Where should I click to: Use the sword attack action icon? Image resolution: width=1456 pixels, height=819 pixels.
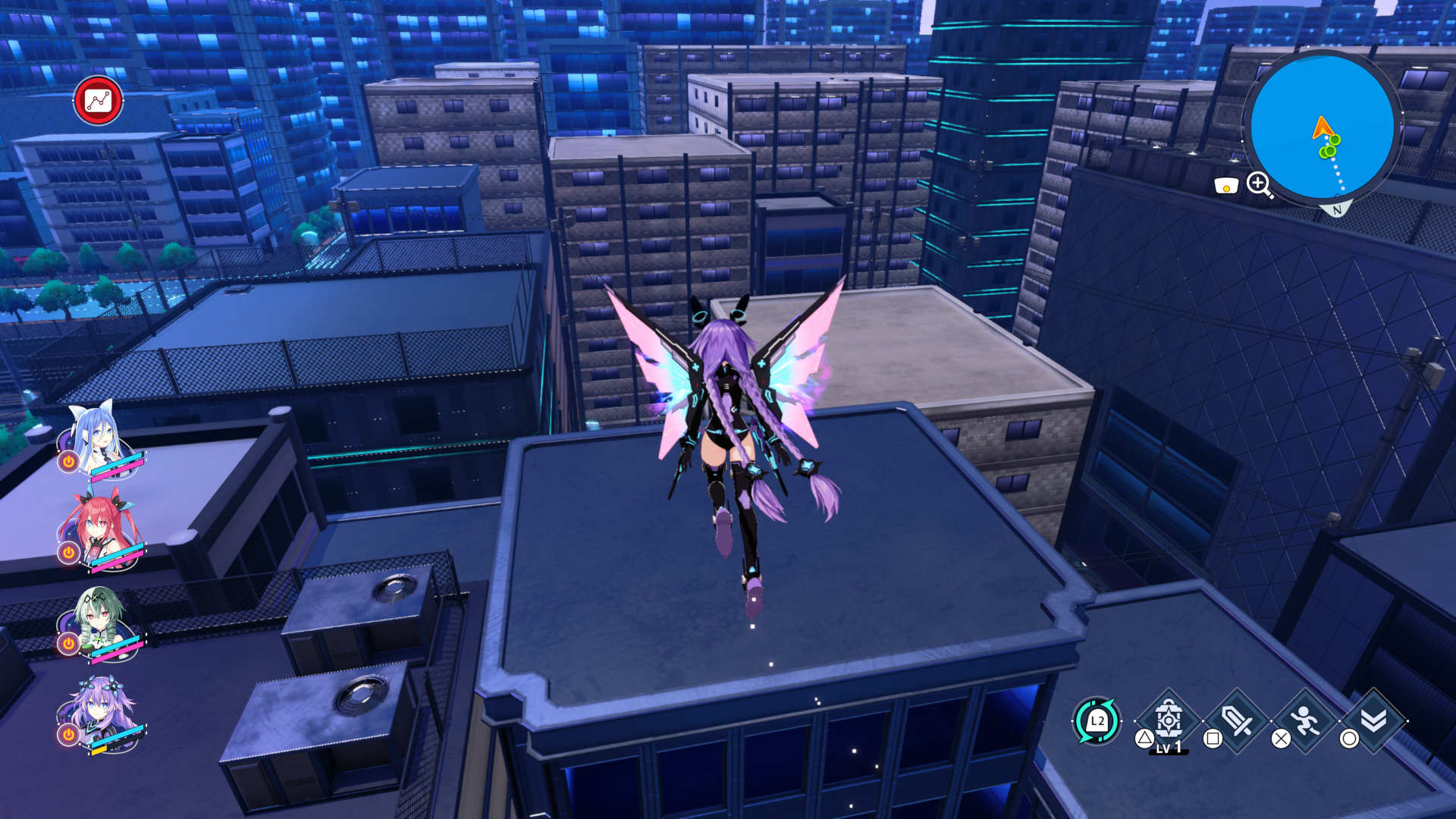1238,720
